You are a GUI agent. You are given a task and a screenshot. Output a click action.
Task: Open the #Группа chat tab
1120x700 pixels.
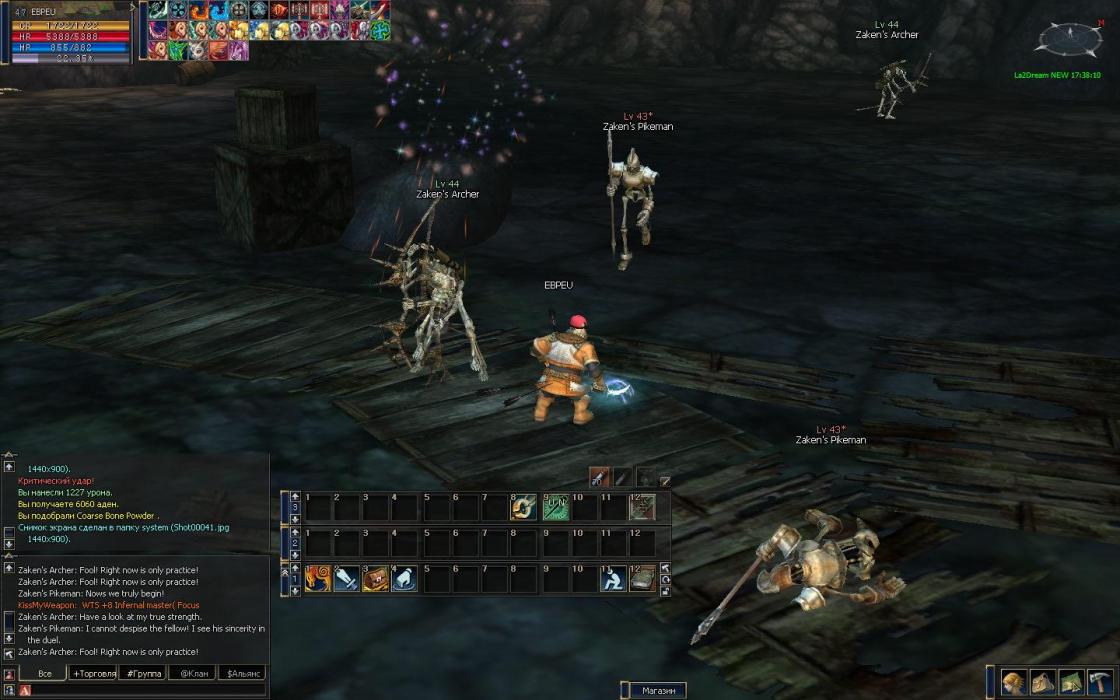click(143, 674)
